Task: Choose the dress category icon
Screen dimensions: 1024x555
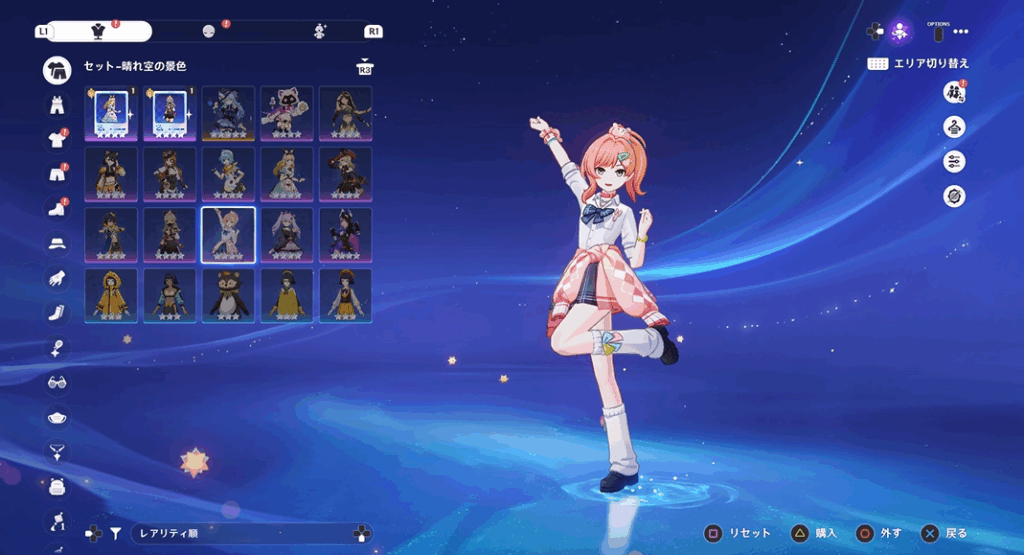Action: [57, 104]
